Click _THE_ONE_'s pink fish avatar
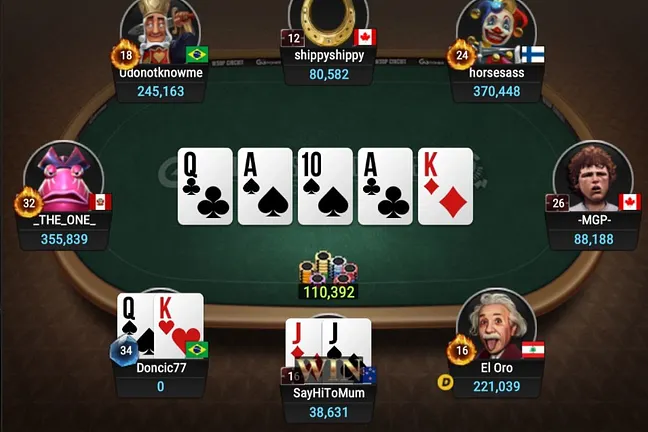 (65, 179)
